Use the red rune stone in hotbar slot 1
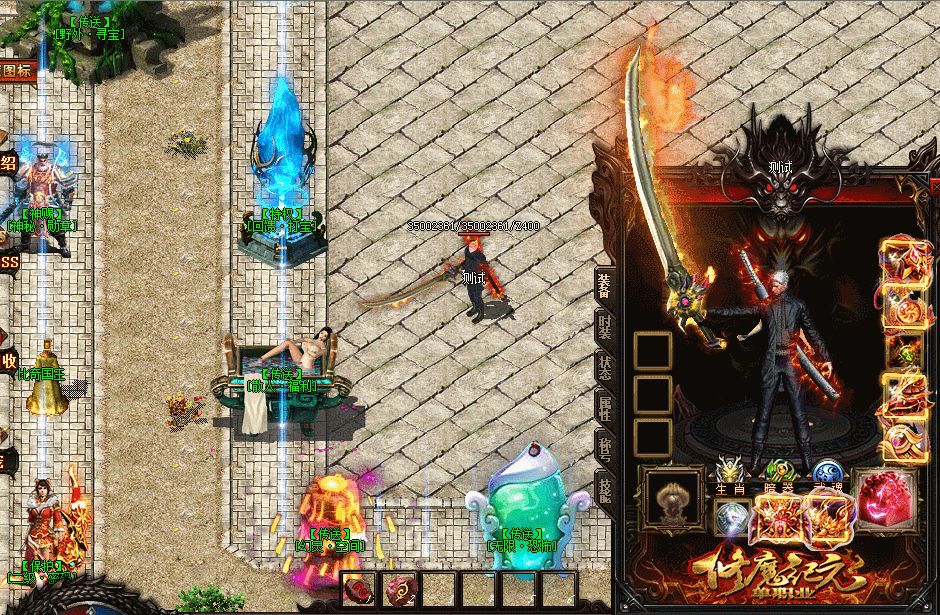Screen dimensions: 940x615 click(359, 590)
